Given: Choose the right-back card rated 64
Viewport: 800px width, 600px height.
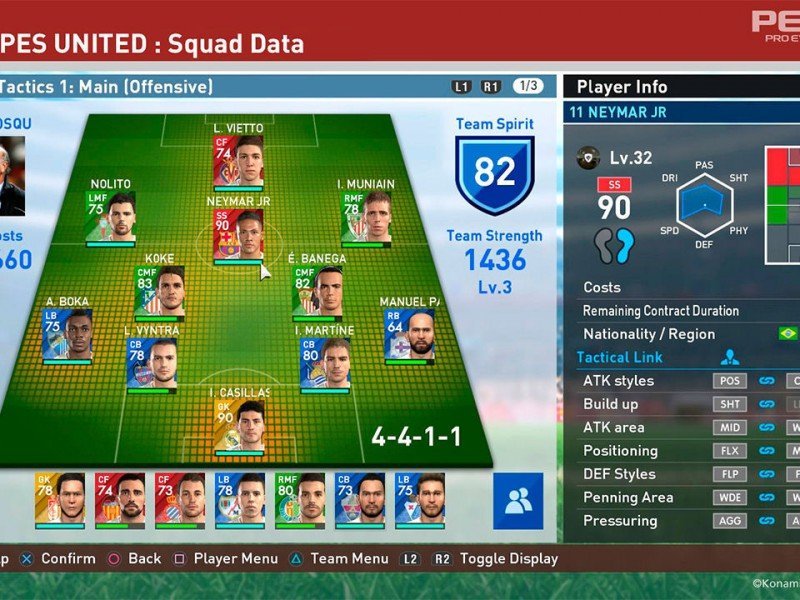Looking at the screenshot, I should tap(409, 335).
